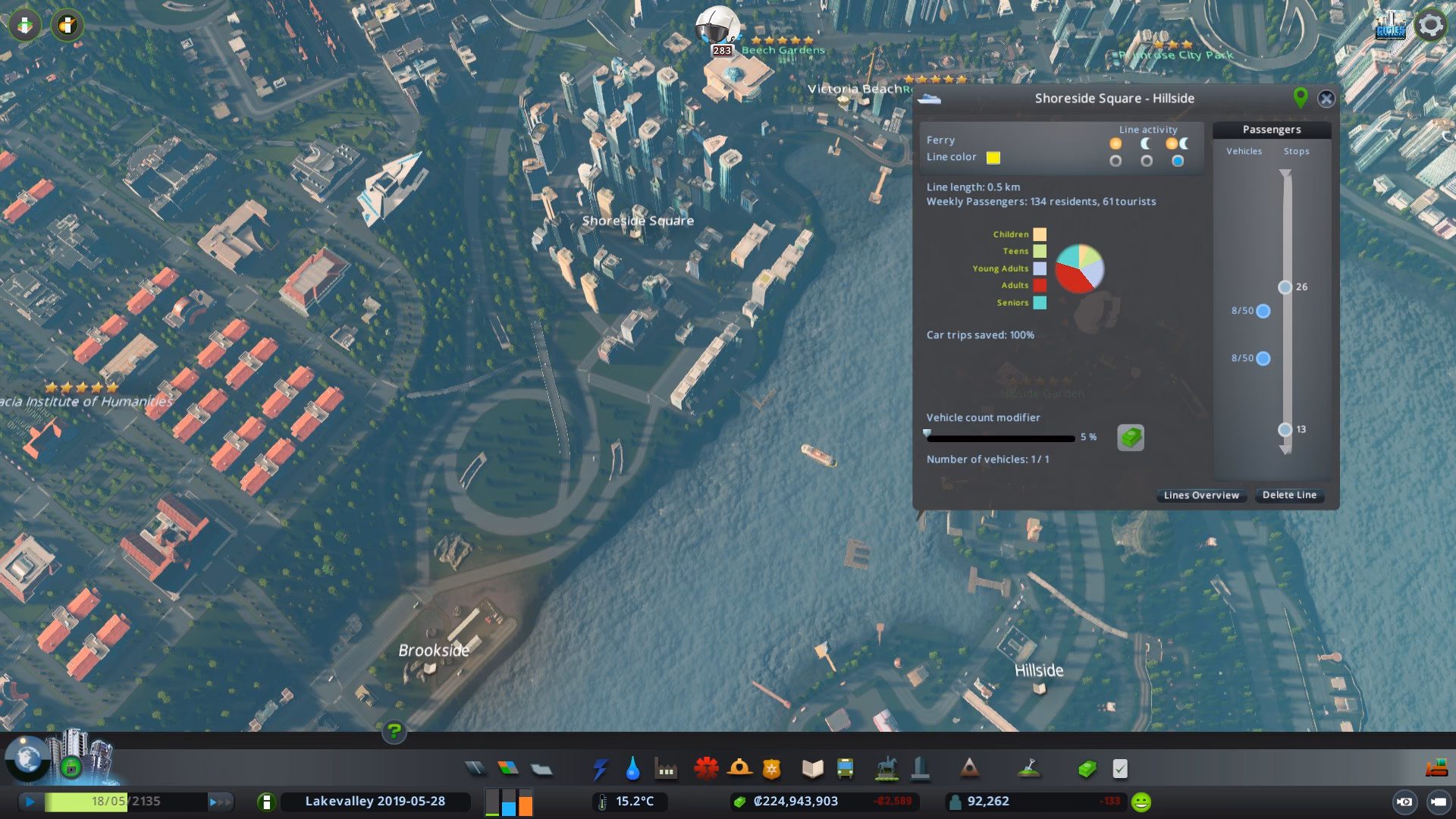Open the Education services menu
The image size is (1456, 819).
click(x=812, y=768)
